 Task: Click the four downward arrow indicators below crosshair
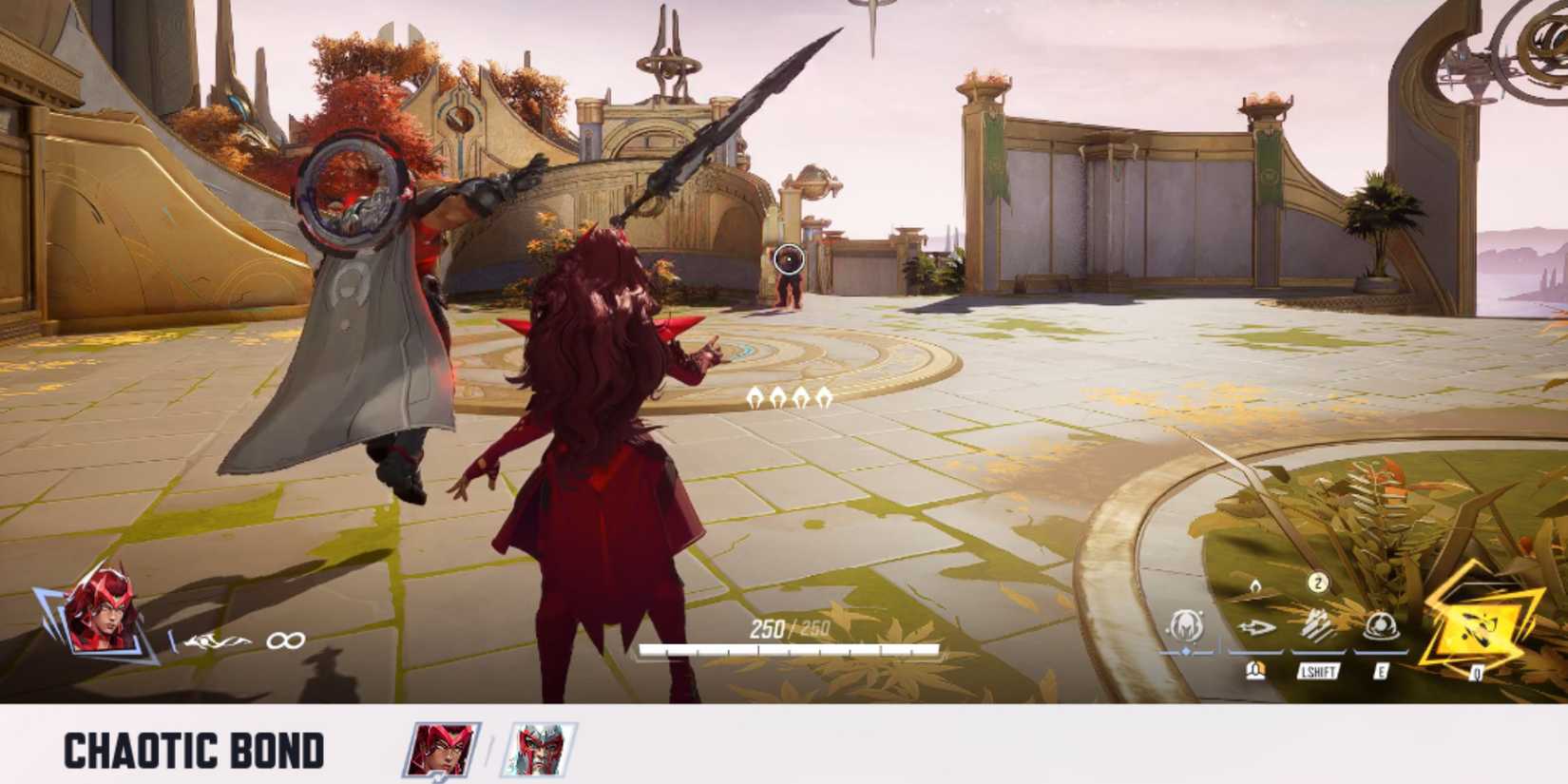pos(790,399)
